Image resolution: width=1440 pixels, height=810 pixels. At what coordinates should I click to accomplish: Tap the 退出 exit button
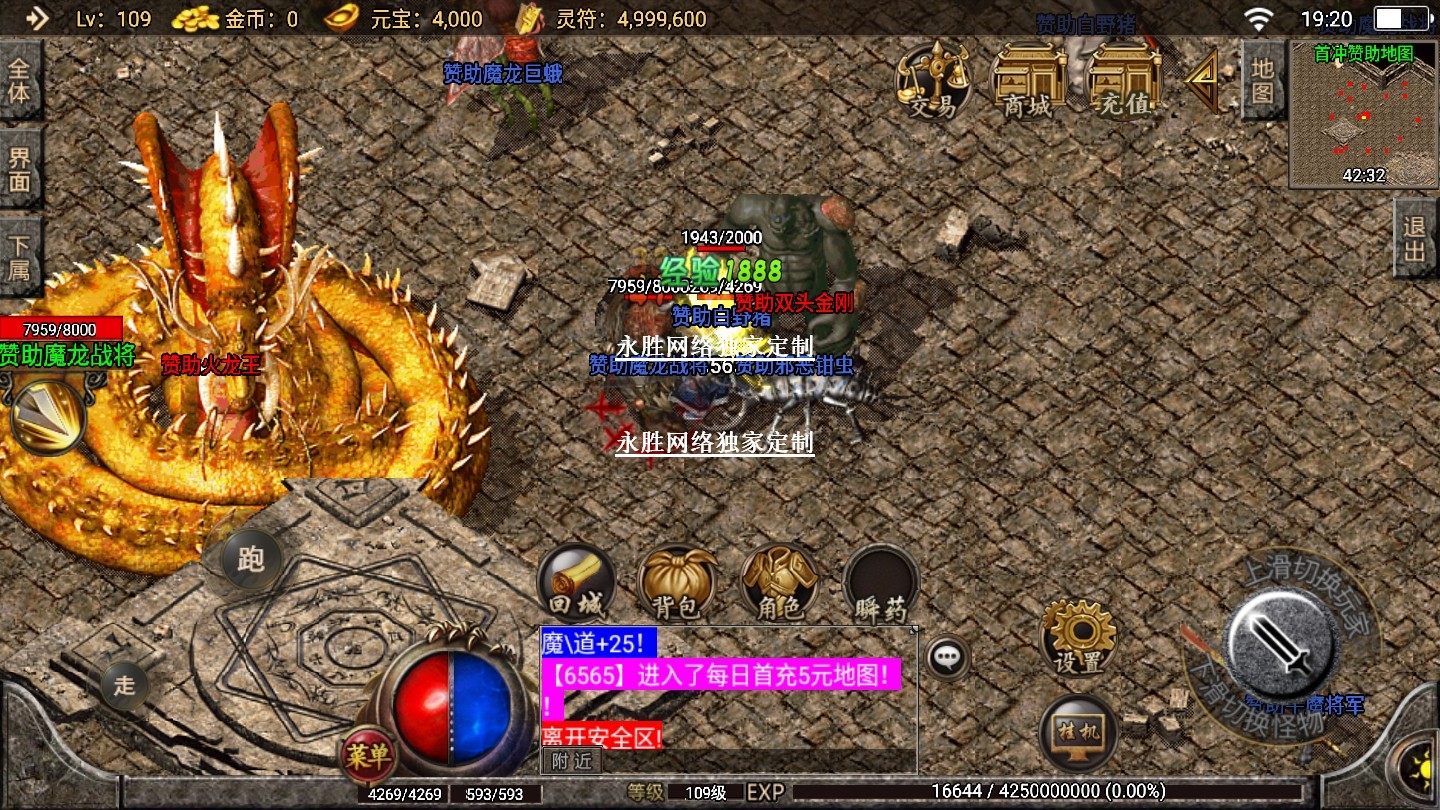coord(1415,238)
